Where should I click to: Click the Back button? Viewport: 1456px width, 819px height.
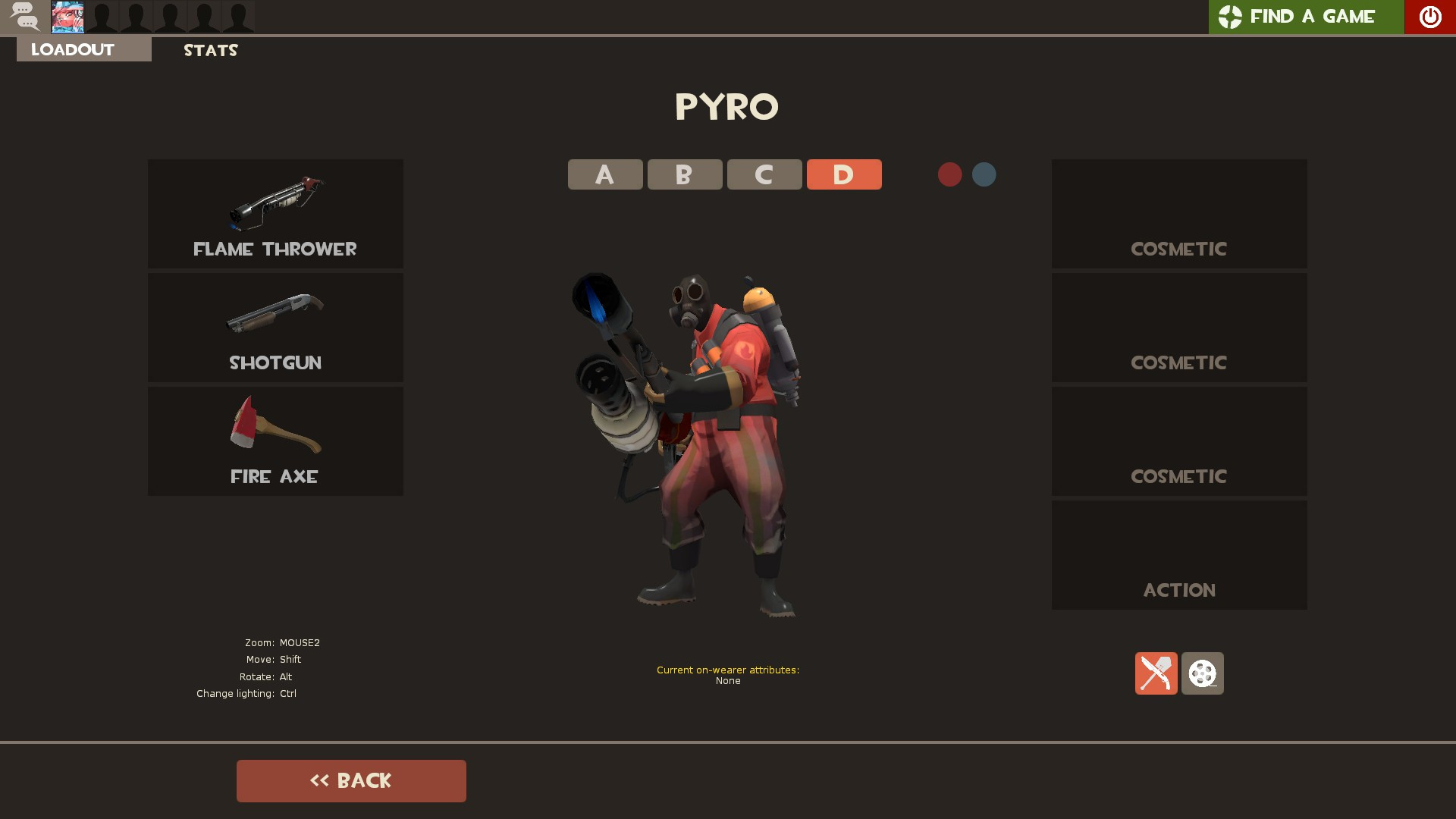point(351,780)
